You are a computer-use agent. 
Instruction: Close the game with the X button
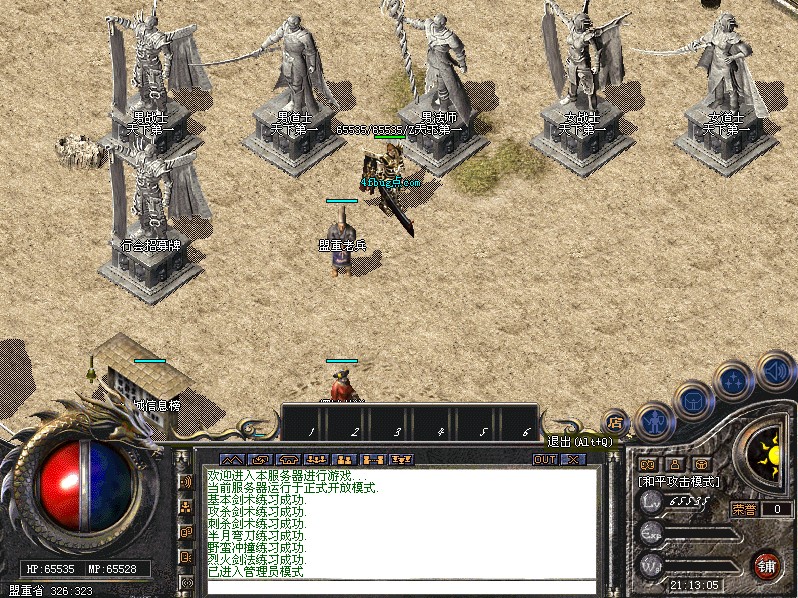click(x=573, y=460)
